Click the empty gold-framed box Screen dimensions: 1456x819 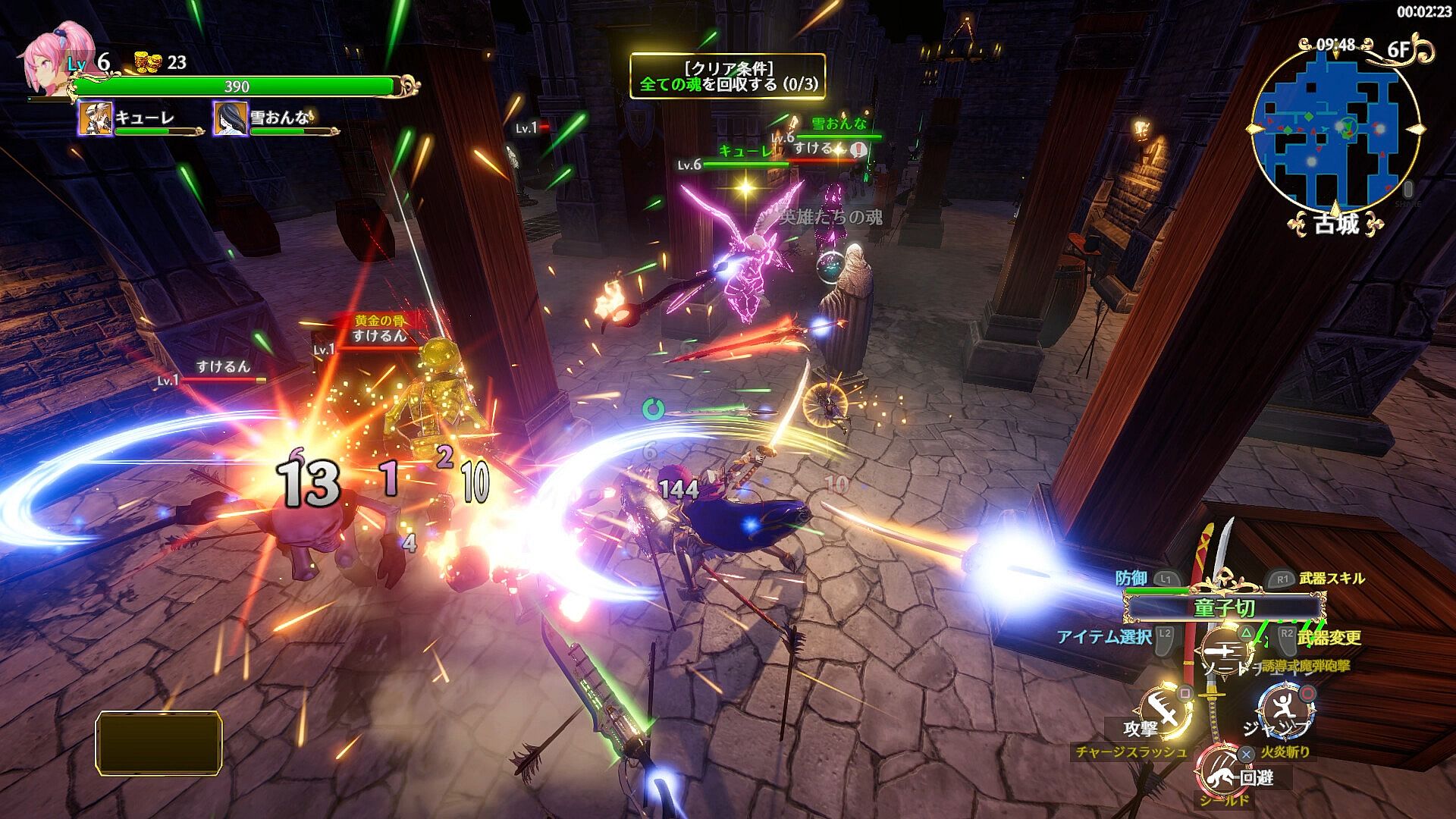[x=158, y=742]
